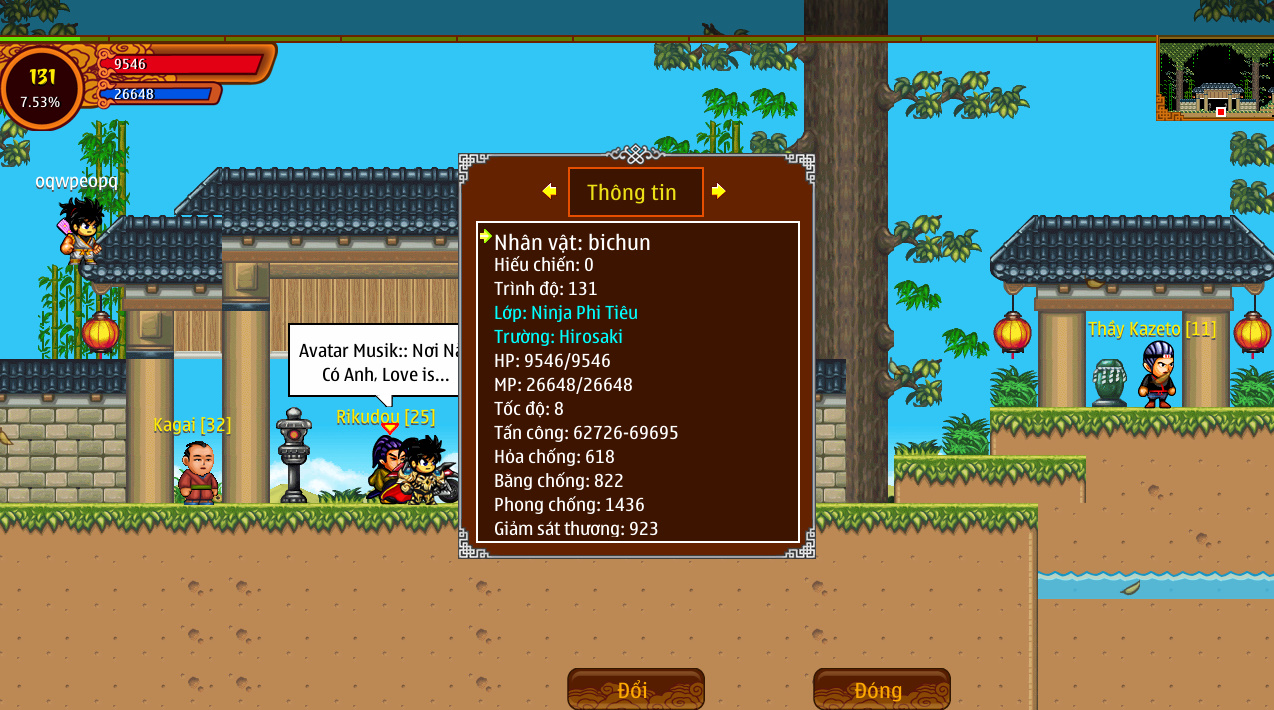Open the minimap
Viewport: 1274px width, 710px height.
pos(1214,79)
